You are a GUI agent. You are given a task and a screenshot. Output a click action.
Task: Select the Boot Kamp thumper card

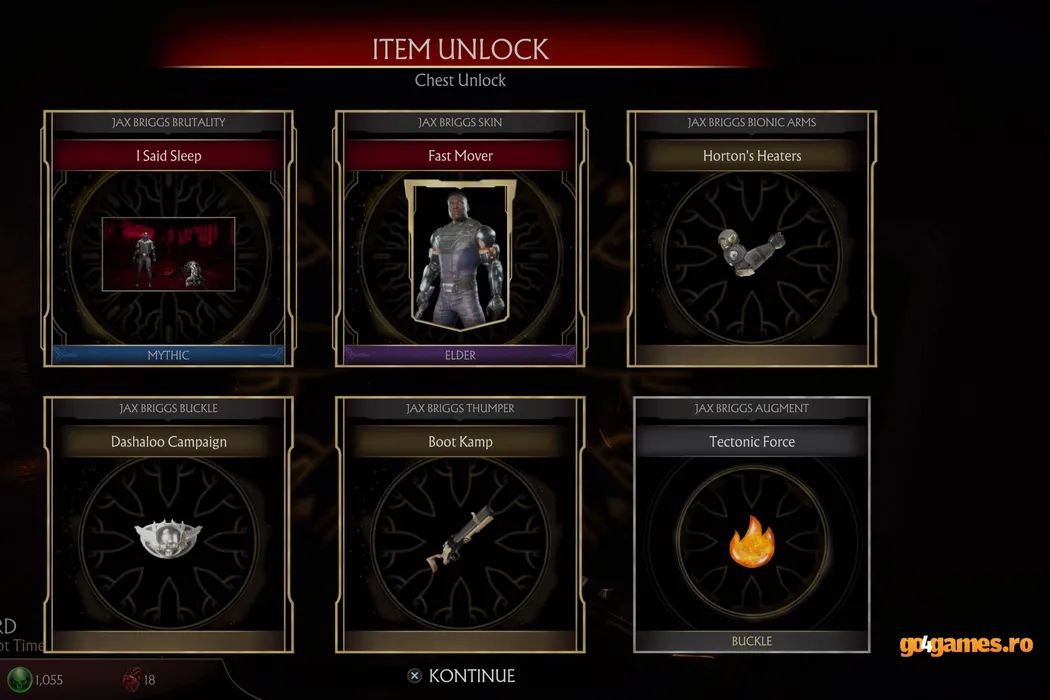460,525
